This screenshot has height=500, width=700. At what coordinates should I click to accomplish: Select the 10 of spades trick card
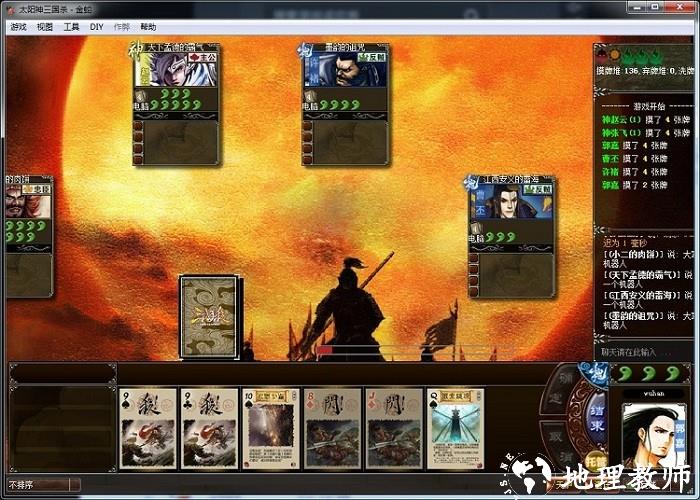pos(270,429)
